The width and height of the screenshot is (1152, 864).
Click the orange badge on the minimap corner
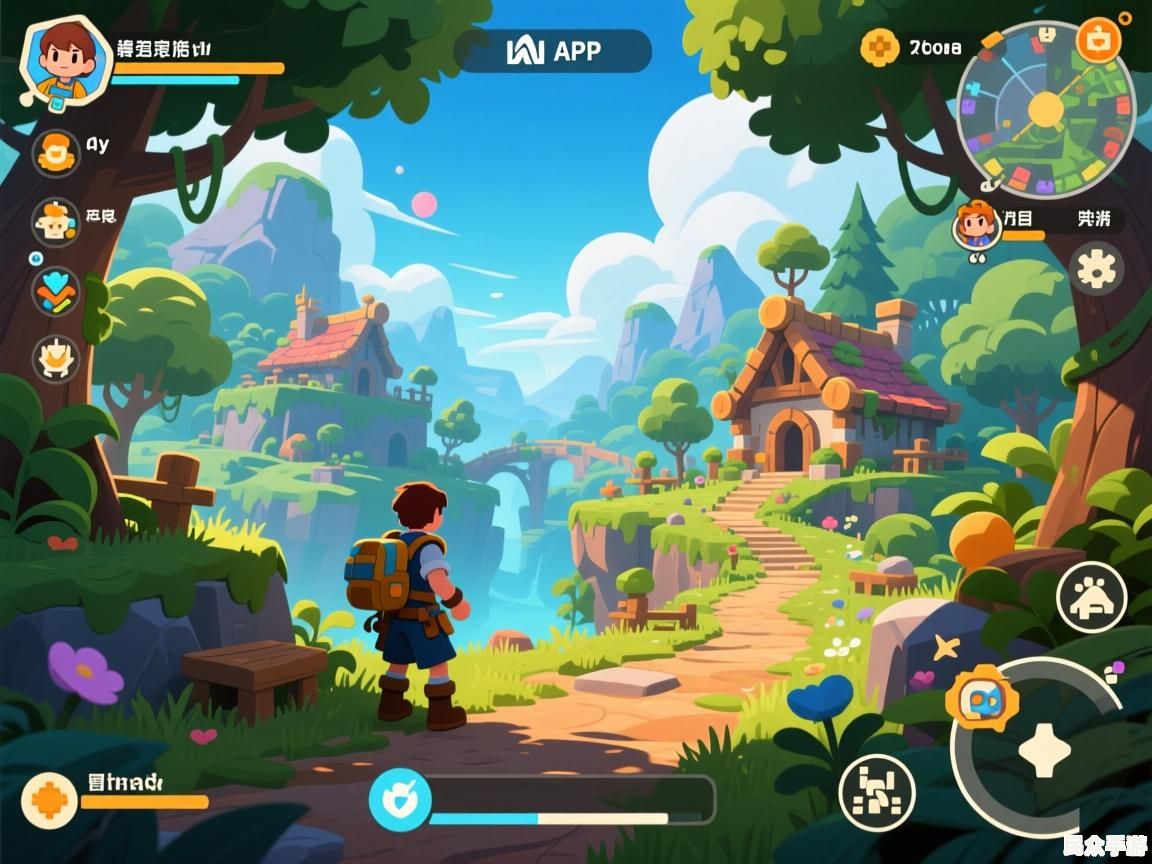(1098, 41)
